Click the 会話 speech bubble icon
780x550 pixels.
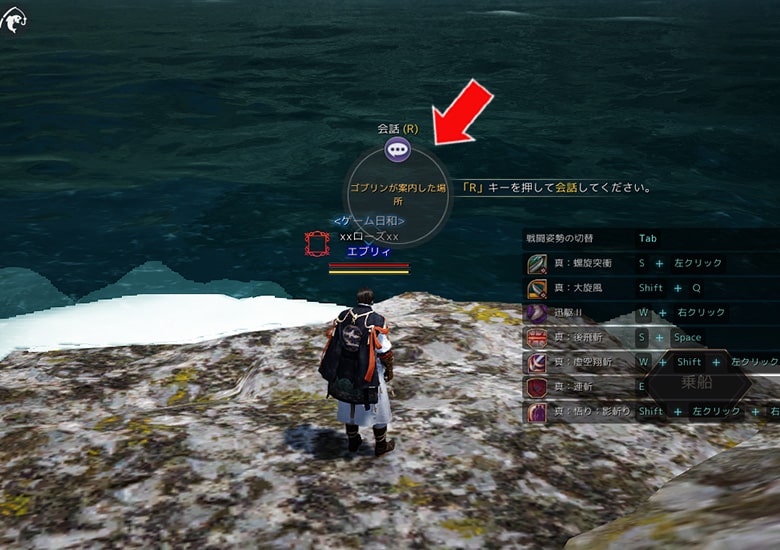pyautogui.click(x=399, y=151)
